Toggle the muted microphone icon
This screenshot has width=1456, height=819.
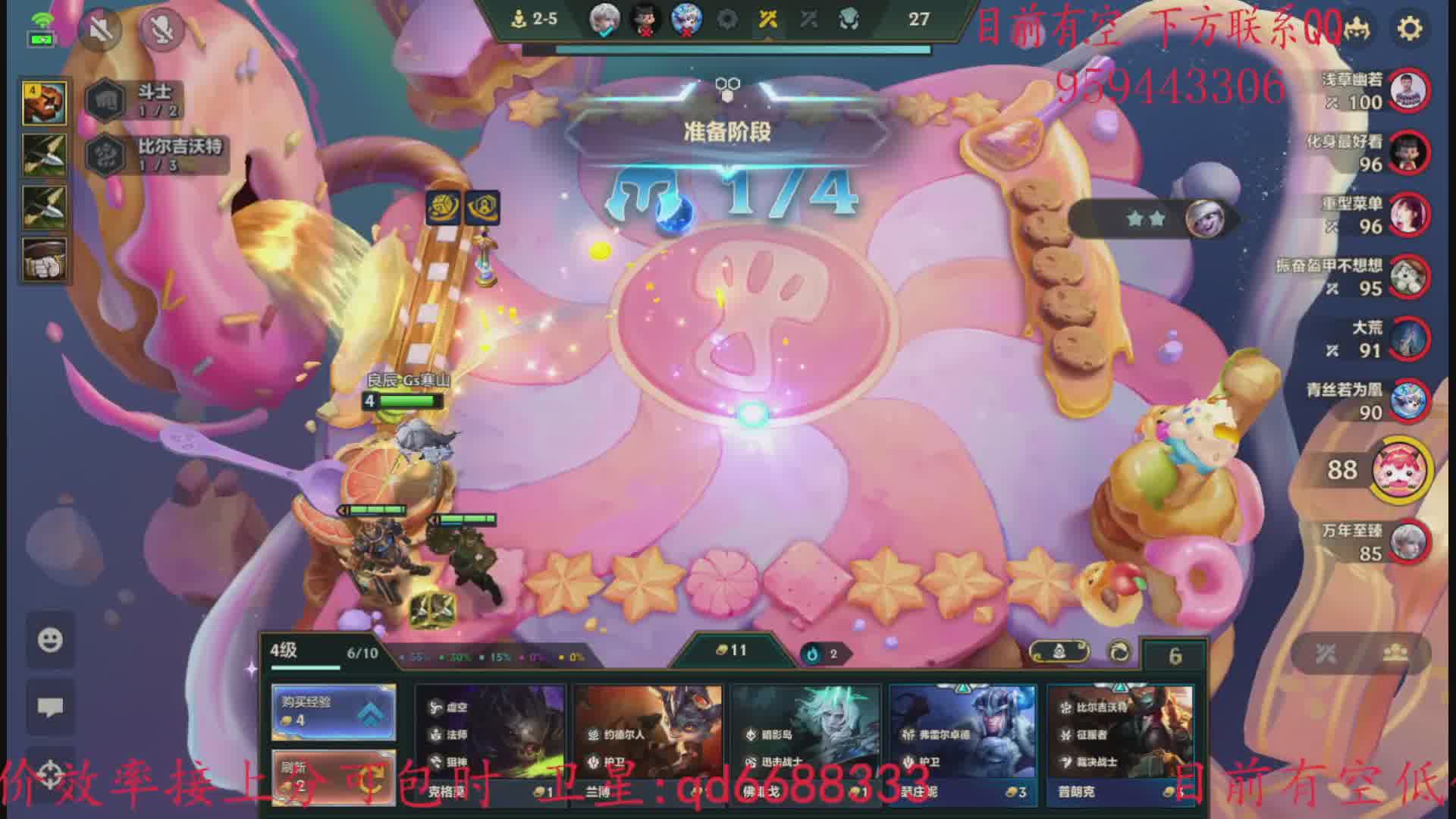coord(160,29)
